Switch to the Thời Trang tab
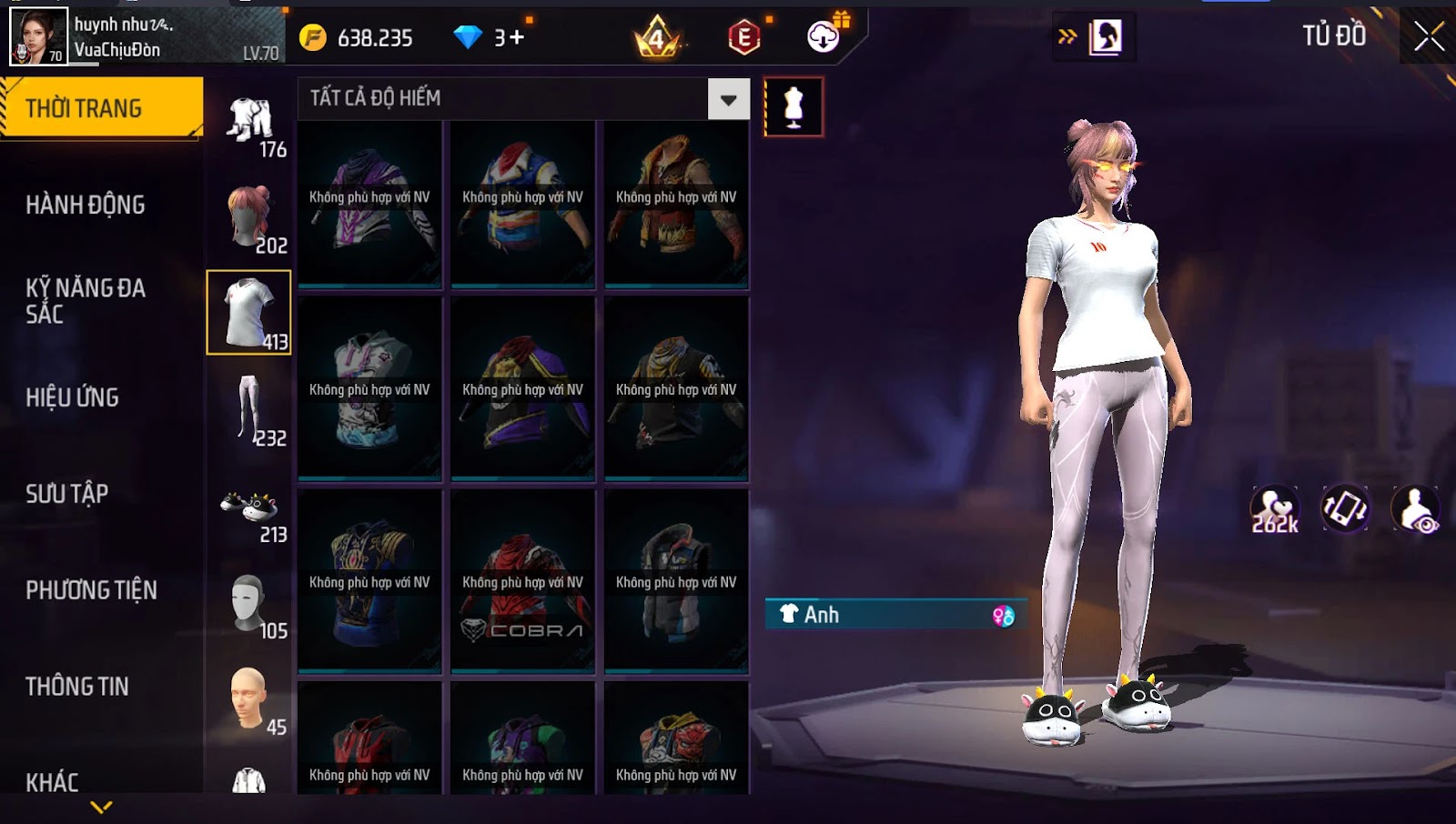Viewport: 1456px width, 824px height. 100,108
